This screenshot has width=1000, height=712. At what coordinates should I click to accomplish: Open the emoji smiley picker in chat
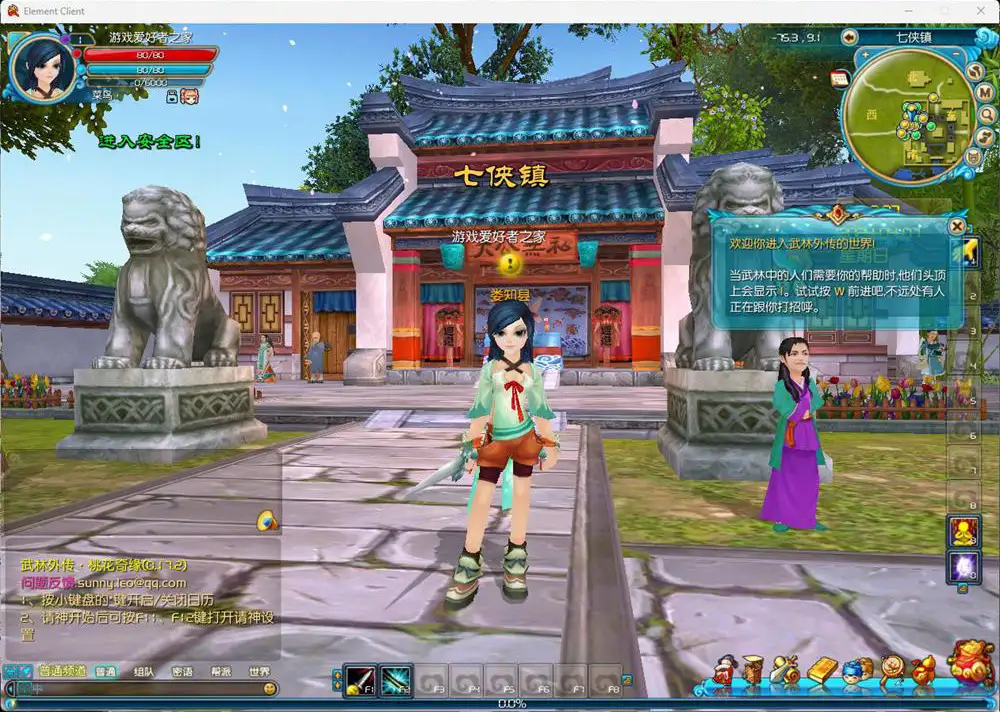[270, 689]
